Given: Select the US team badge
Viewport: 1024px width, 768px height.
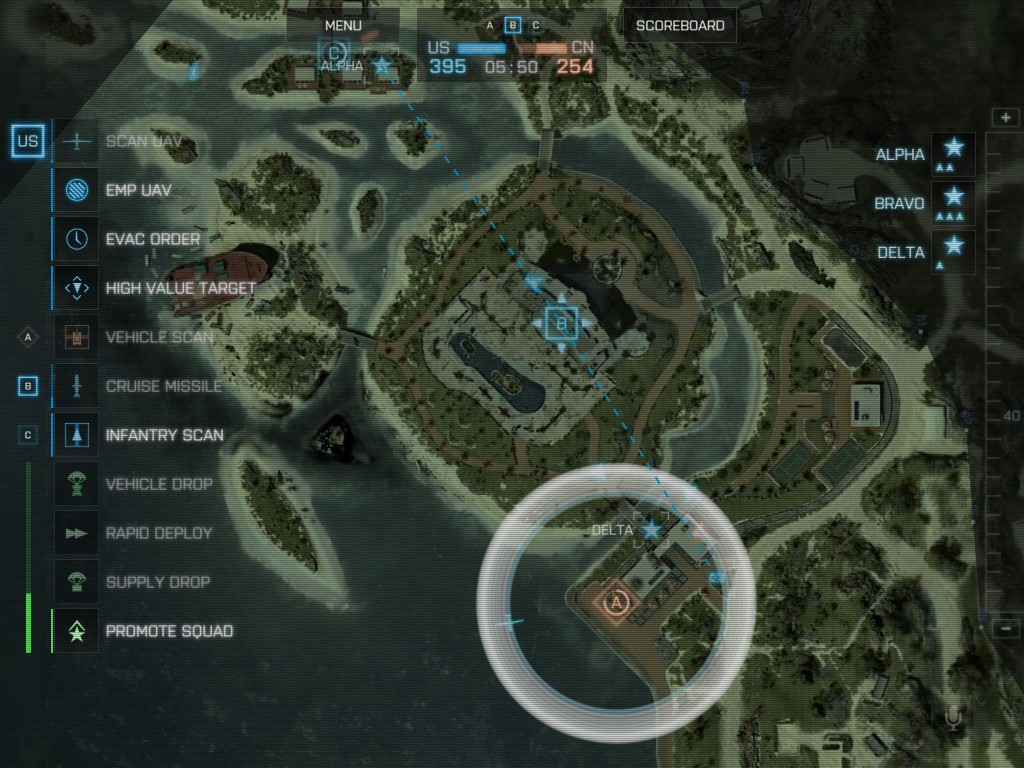Looking at the screenshot, I should (x=28, y=142).
